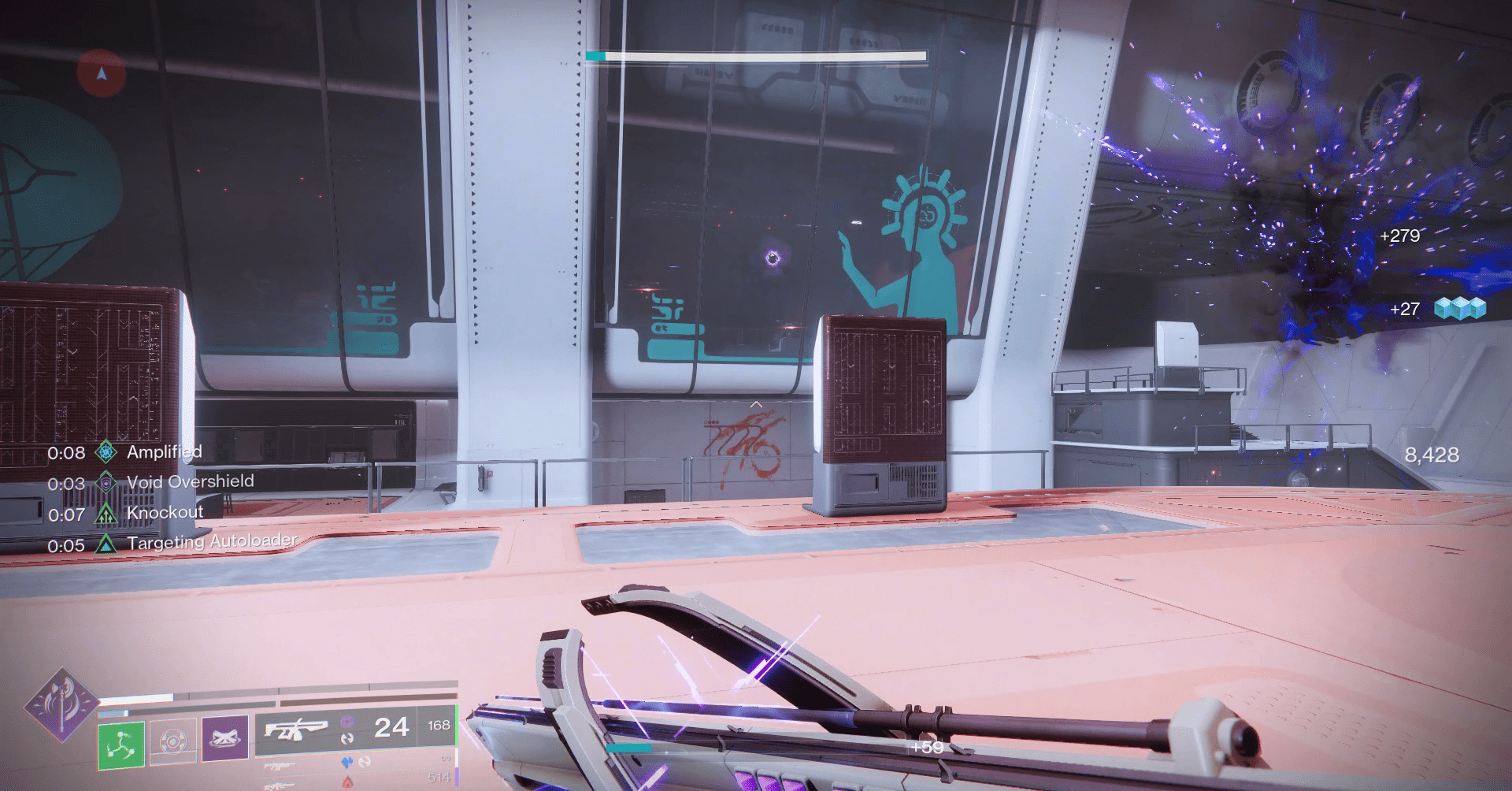
Task: Click the Amplified buff icon
Action: click(x=106, y=452)
